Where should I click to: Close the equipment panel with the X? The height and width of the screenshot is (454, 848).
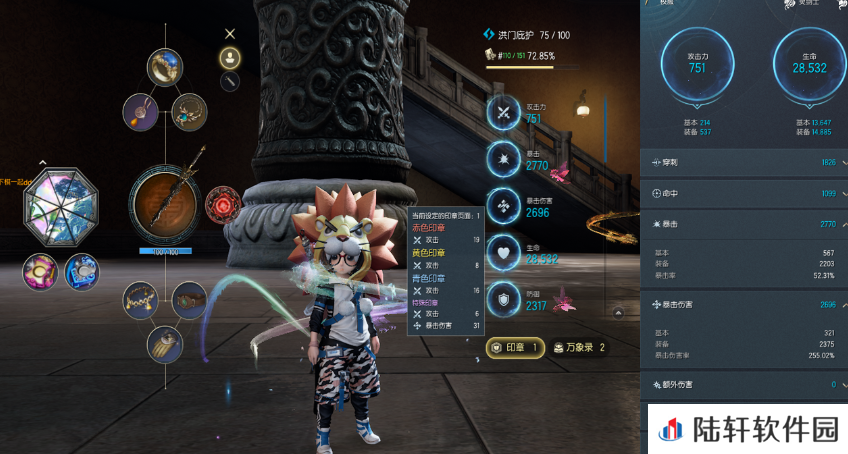(231, 34)
